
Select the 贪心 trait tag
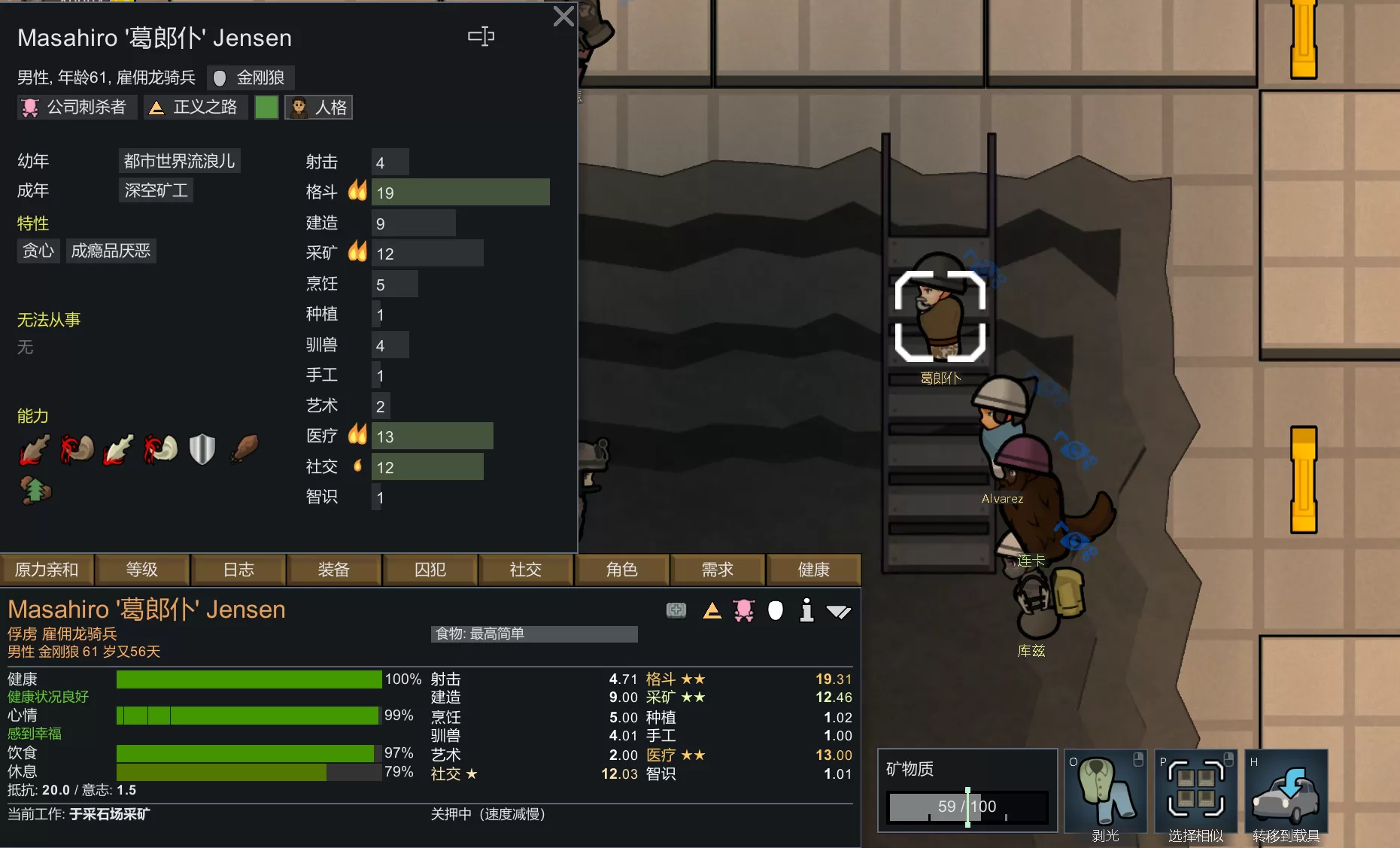38,251
